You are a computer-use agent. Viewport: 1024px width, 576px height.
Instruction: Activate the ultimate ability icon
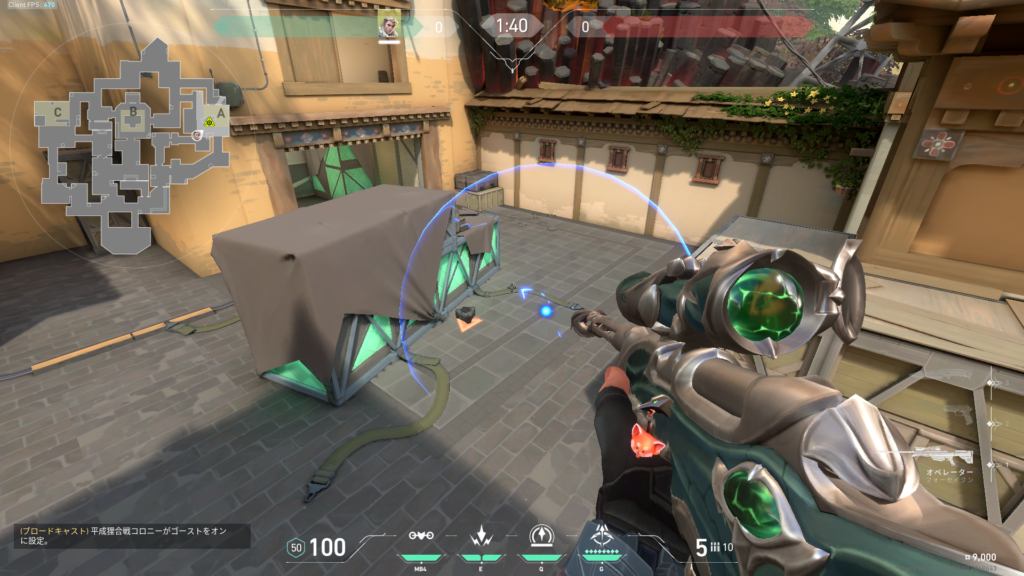[x=601, y=534]
